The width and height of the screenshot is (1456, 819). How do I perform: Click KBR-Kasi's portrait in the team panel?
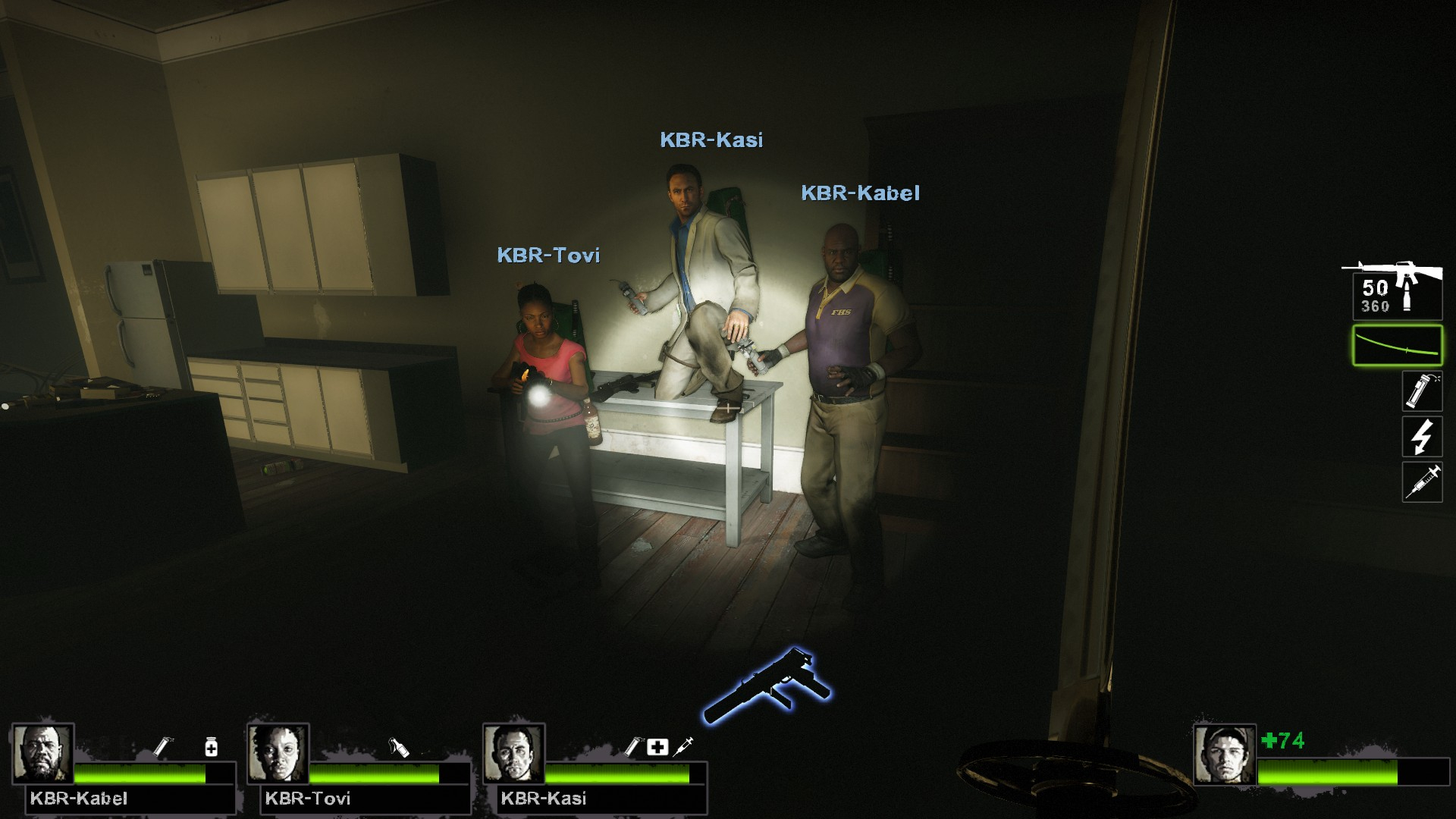click(x=513, y=753)
